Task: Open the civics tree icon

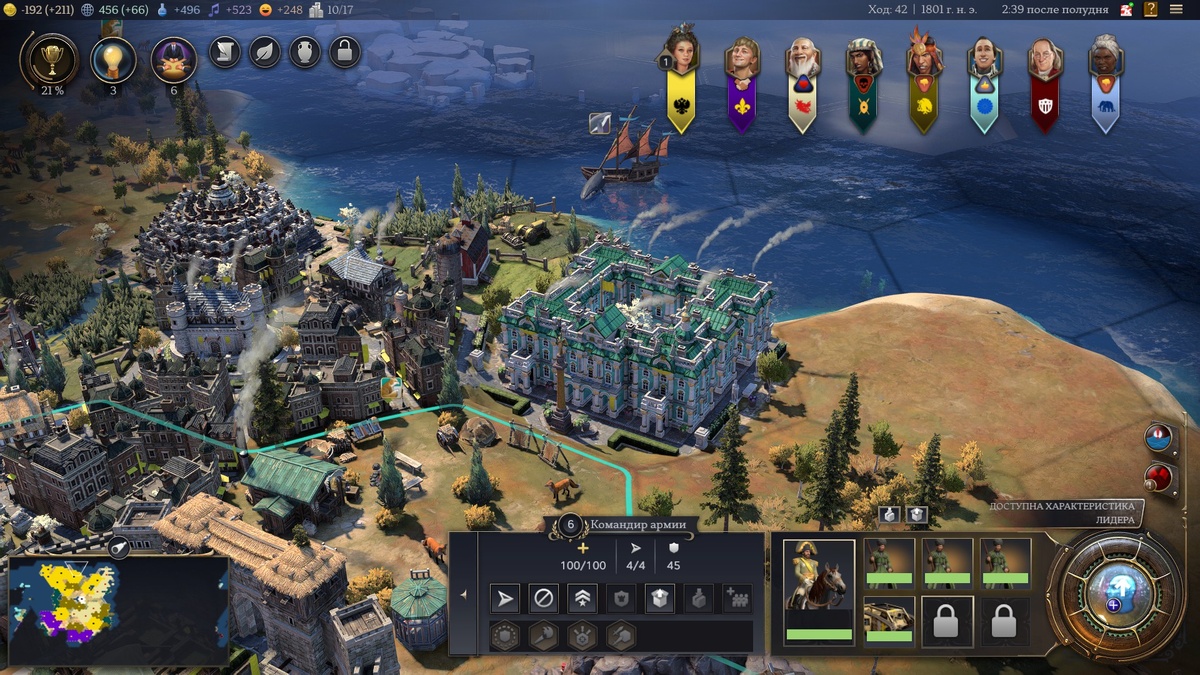Action: point(173,58)
